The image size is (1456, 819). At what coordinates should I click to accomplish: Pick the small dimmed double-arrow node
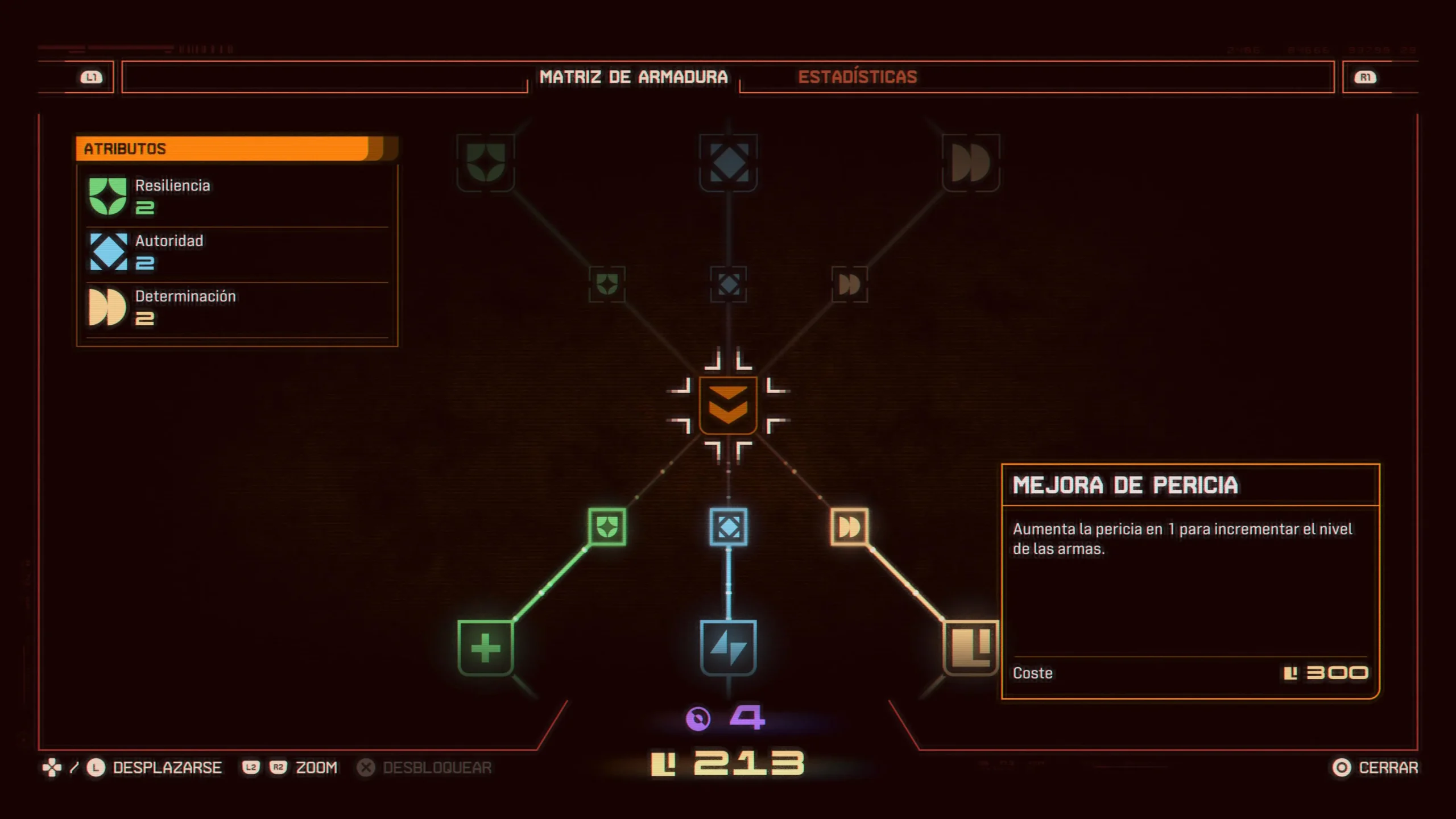[849, 284]
